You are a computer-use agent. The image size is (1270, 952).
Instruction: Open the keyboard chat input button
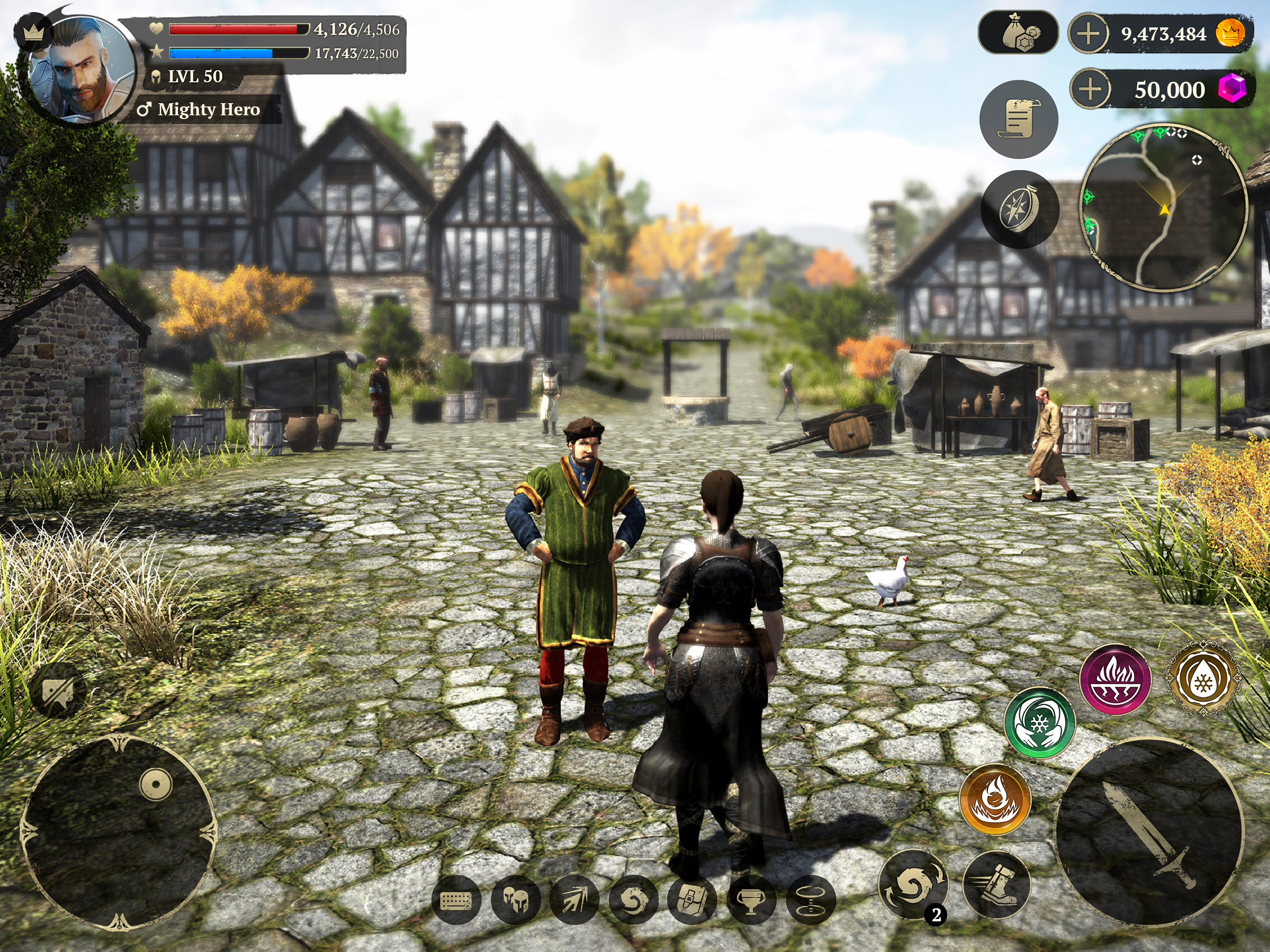pyautogui.click(x=456, y=900)
